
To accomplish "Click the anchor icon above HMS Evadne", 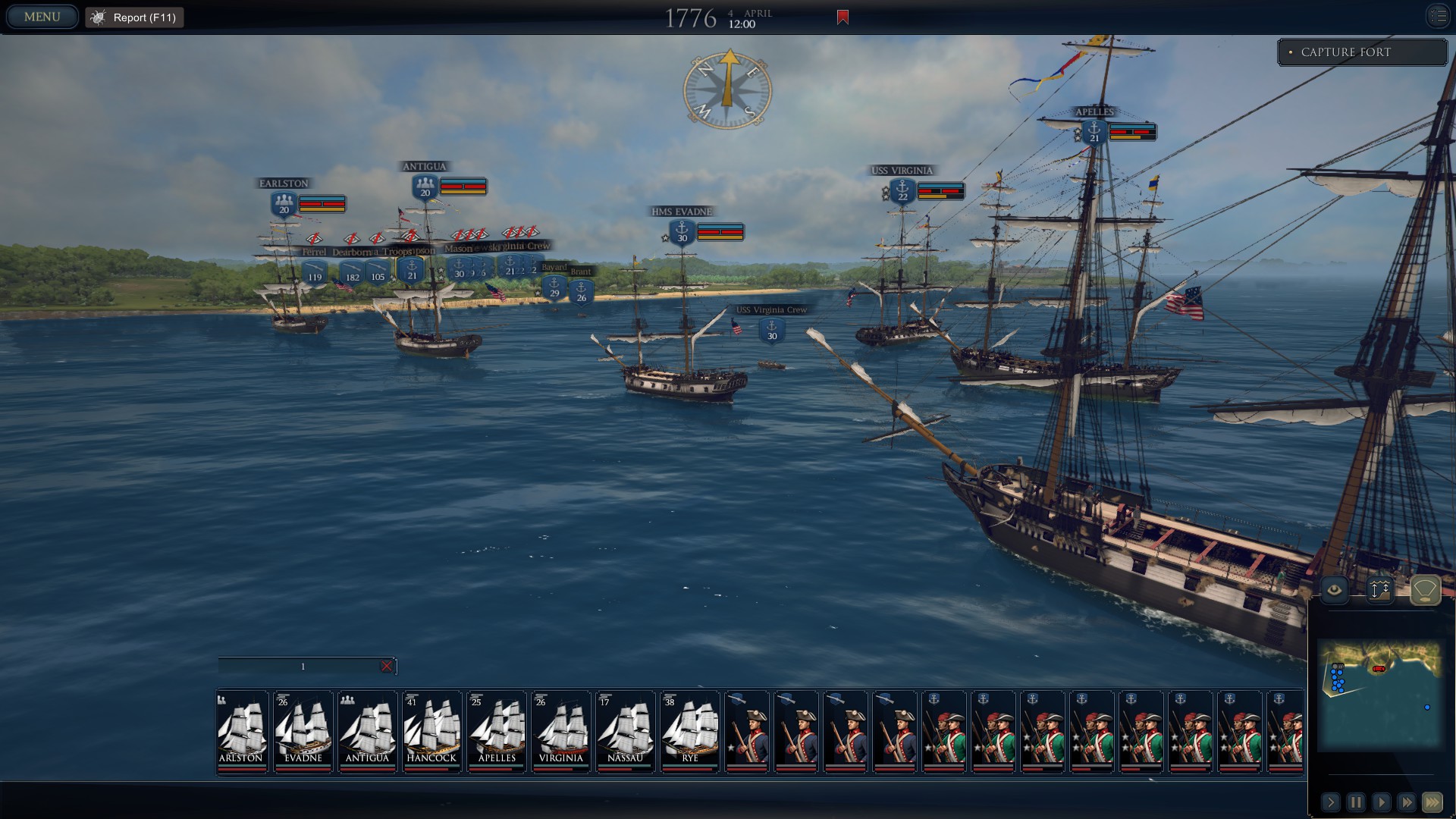I will coord(681,232).
